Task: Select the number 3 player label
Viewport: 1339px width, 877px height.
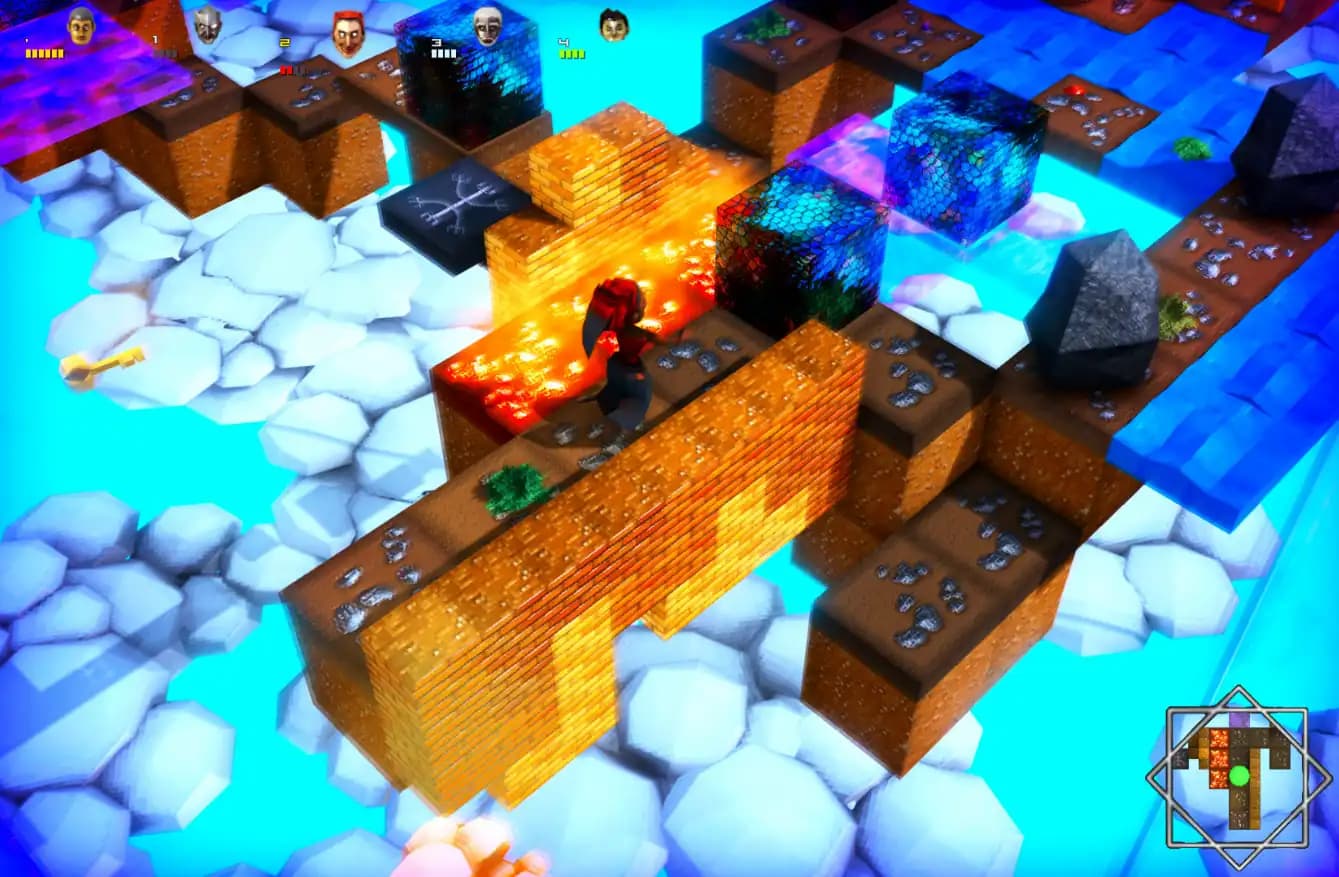Action: coord(435,42)
